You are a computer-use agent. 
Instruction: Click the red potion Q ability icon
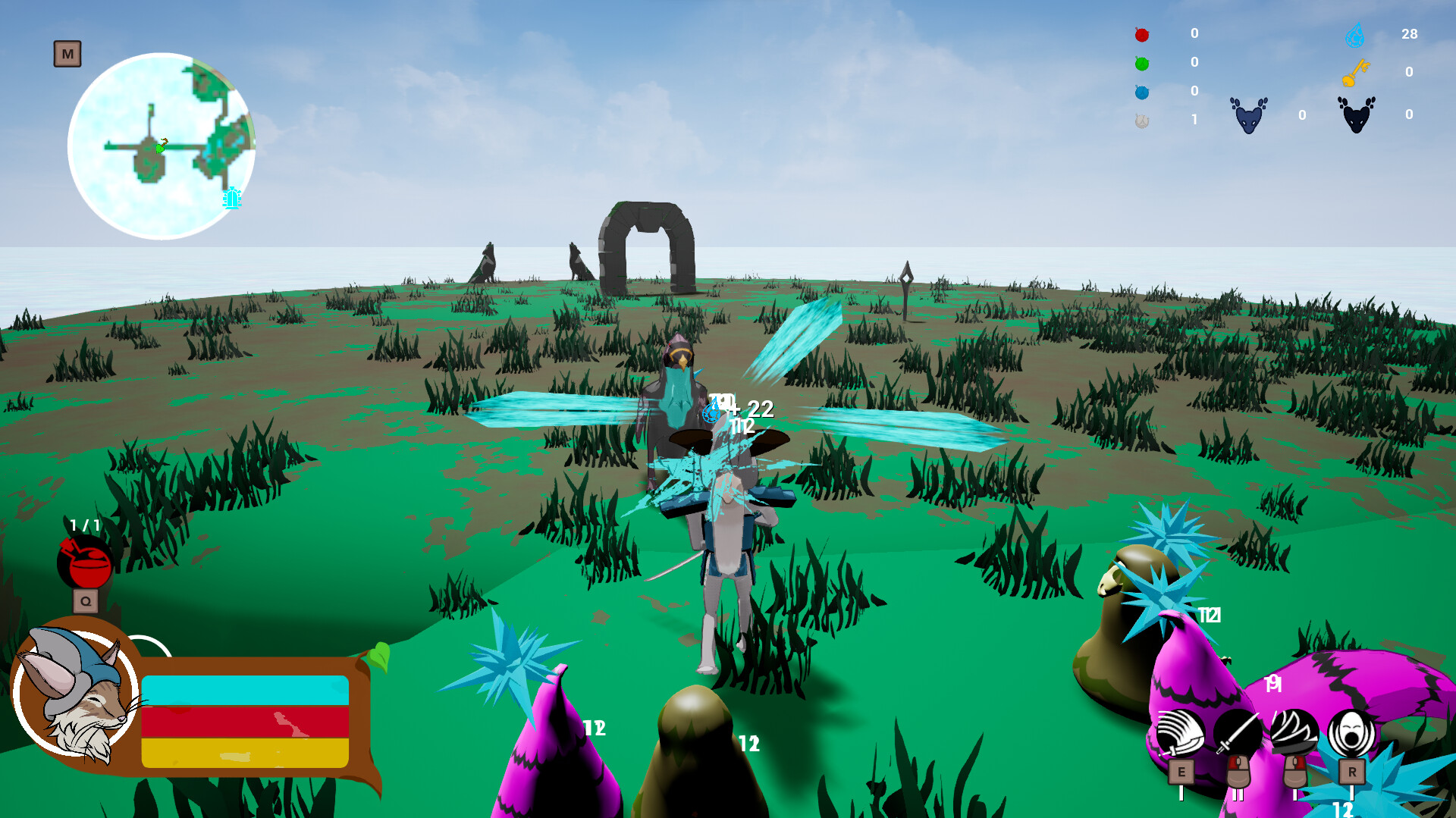click(83, 562)
